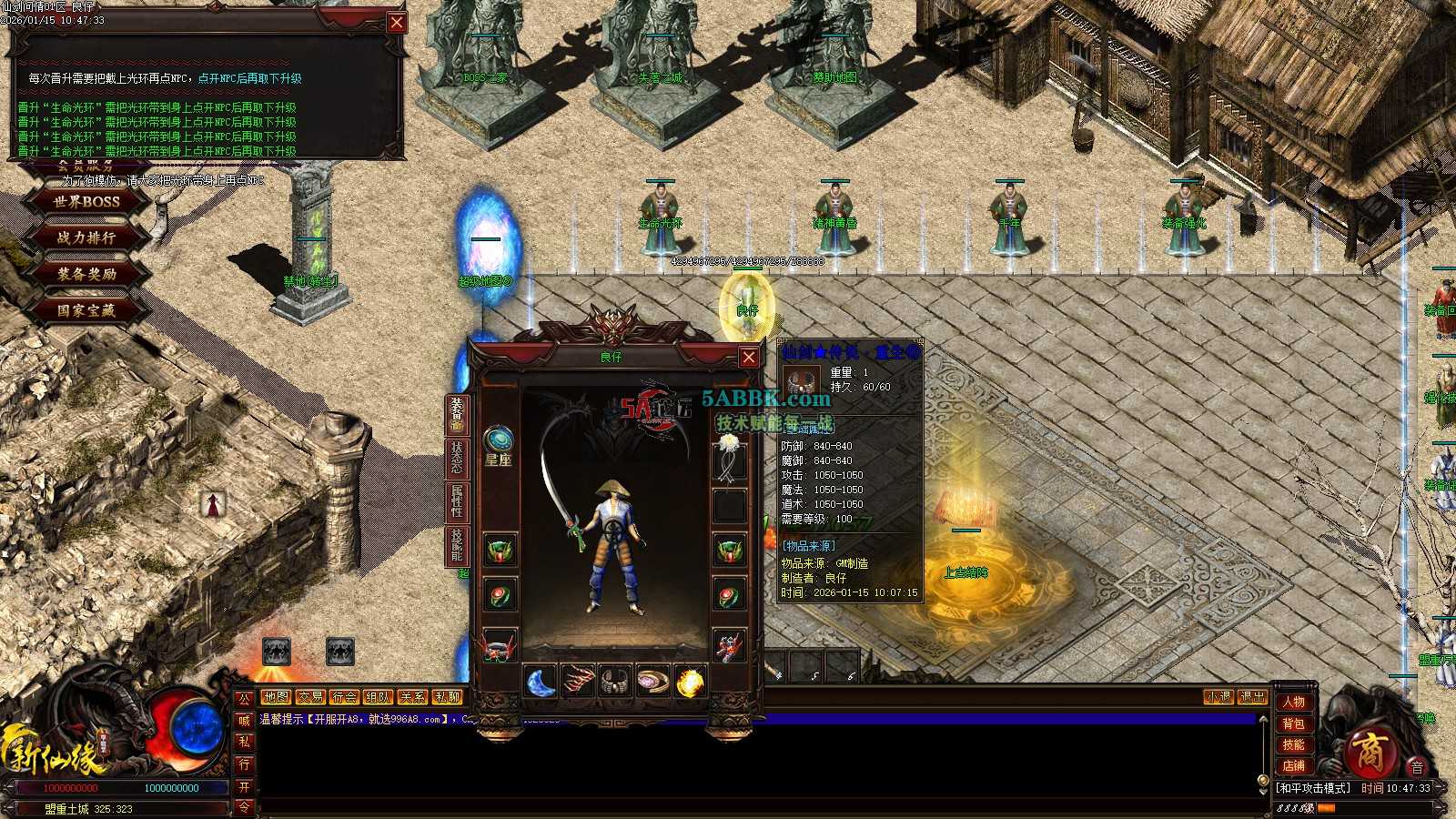
Task: Switch to the 技能 tab in character window
Action: coord(456,544)
